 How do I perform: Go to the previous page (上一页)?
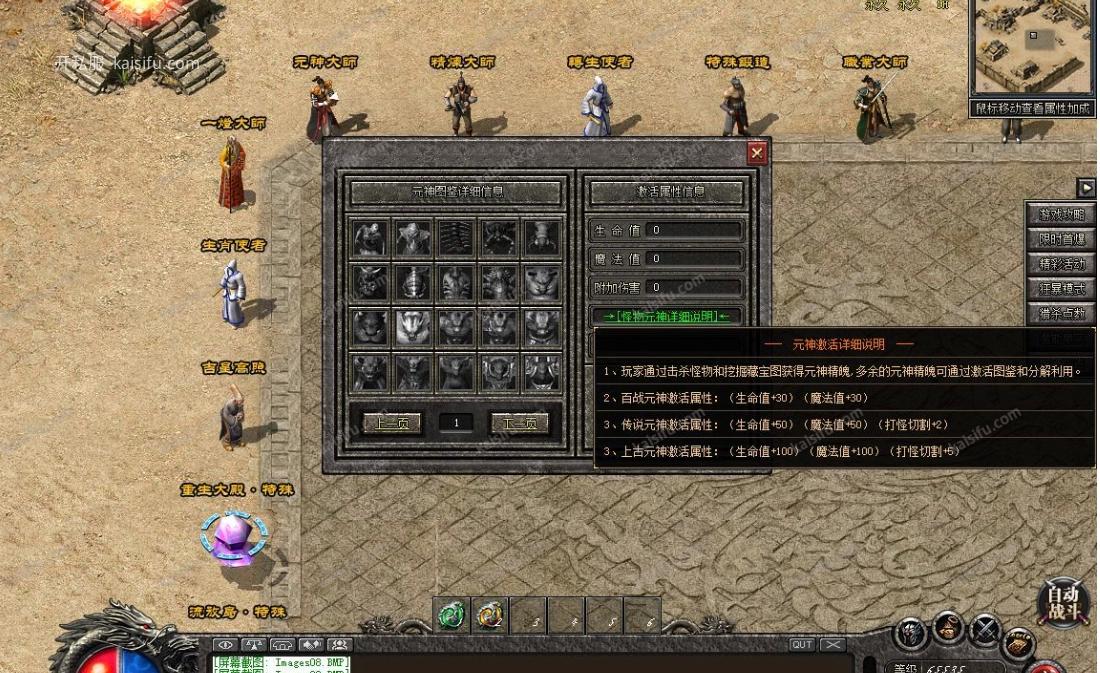pos(392,423)
